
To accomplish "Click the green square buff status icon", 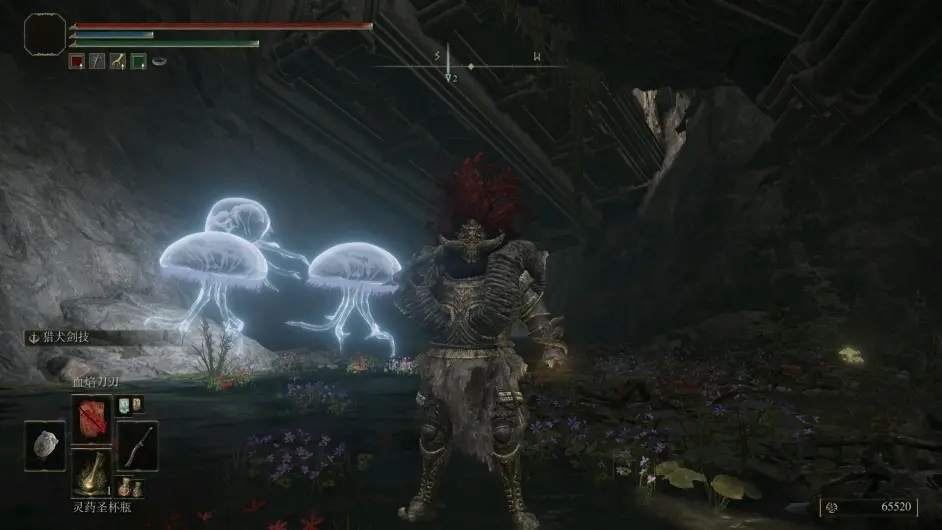I will point(138,61).
